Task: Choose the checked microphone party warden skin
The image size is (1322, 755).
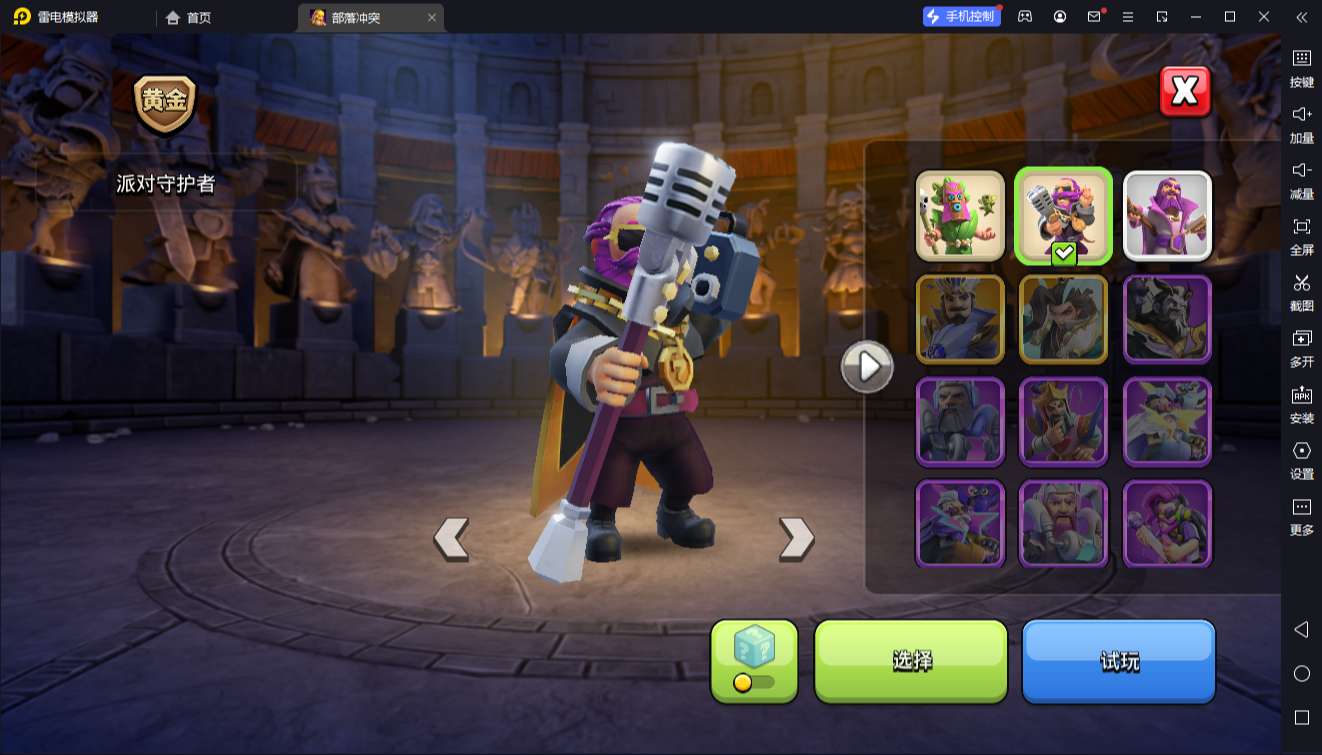Action: tap(1063, 216)
